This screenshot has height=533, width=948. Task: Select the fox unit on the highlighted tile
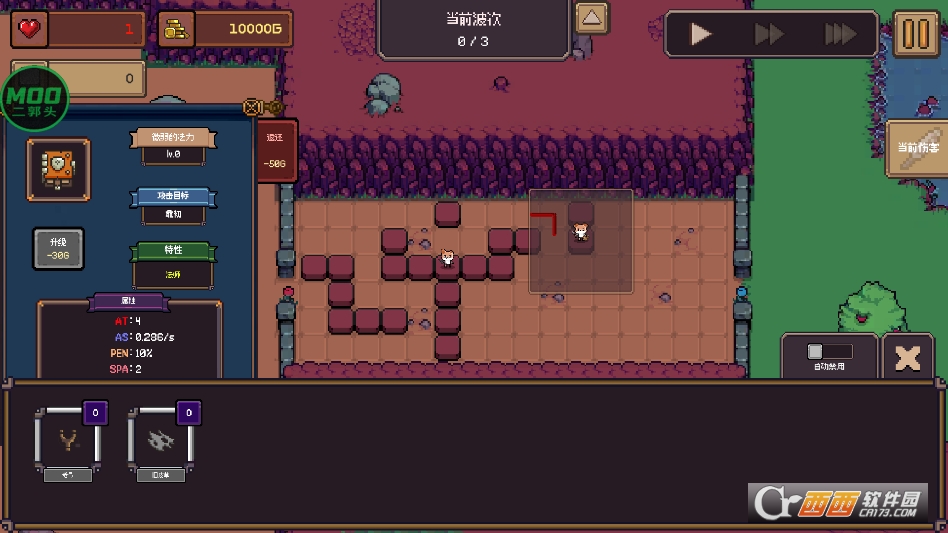click(x=581, y=233)
